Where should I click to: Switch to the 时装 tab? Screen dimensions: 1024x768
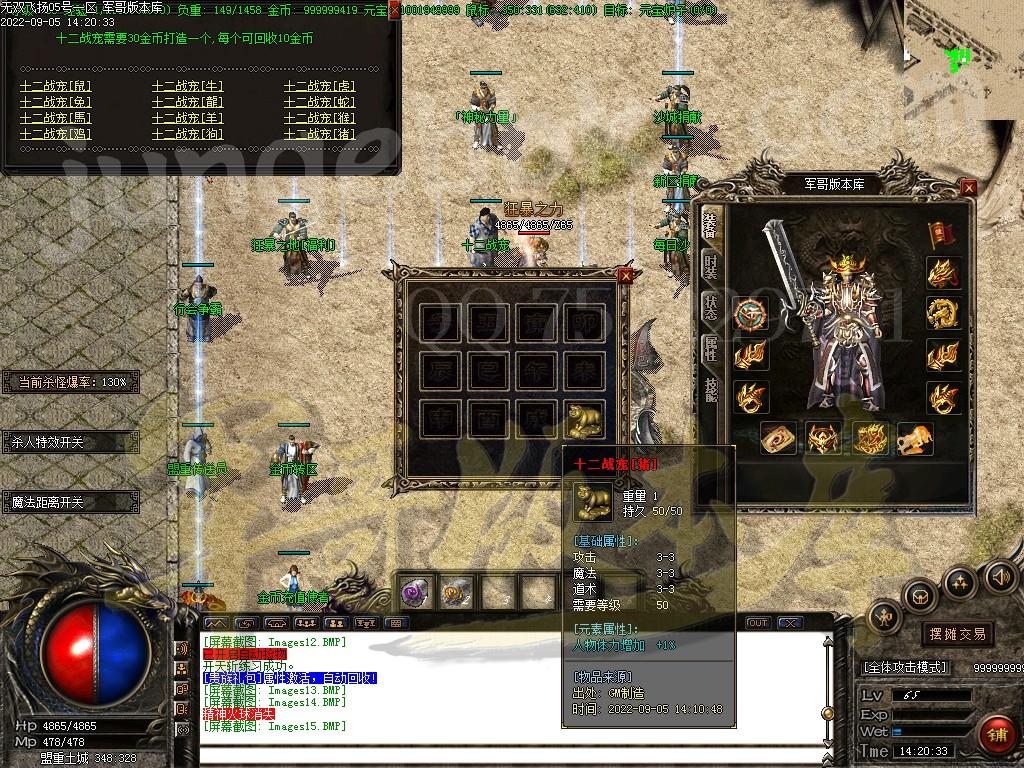(x=710, y=265)
